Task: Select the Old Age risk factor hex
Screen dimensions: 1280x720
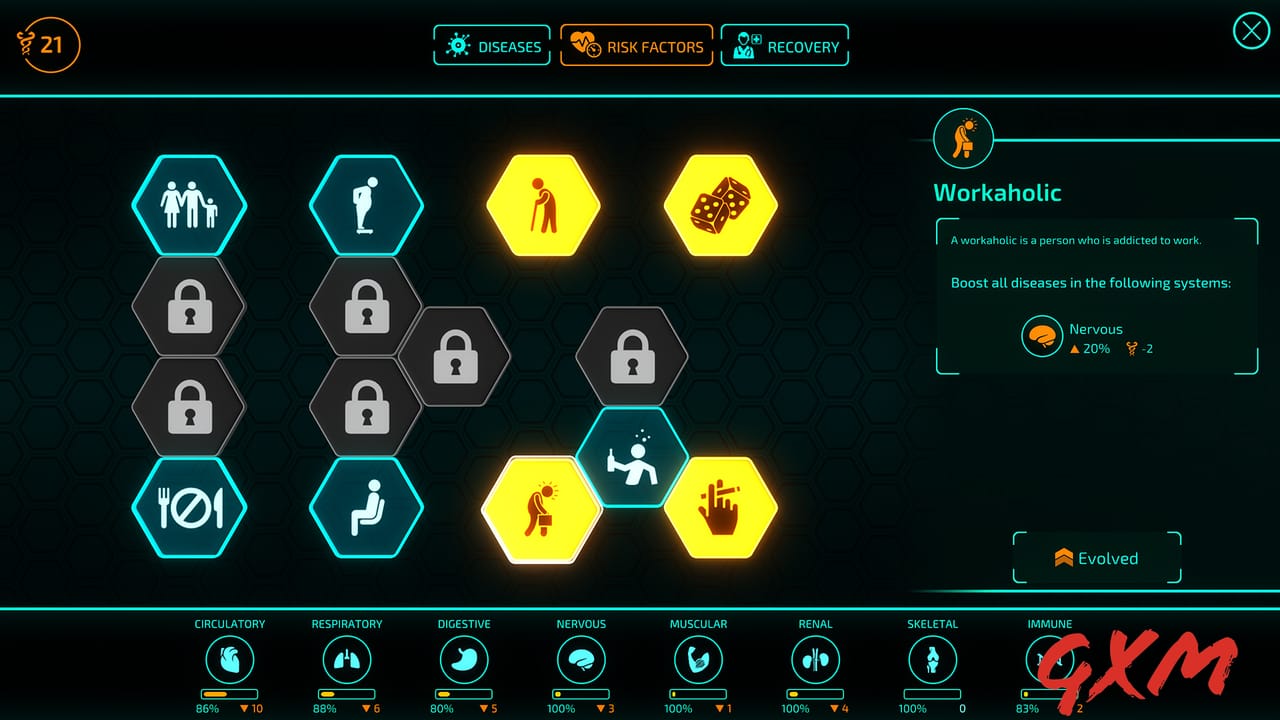Action: tap(543, 204)
